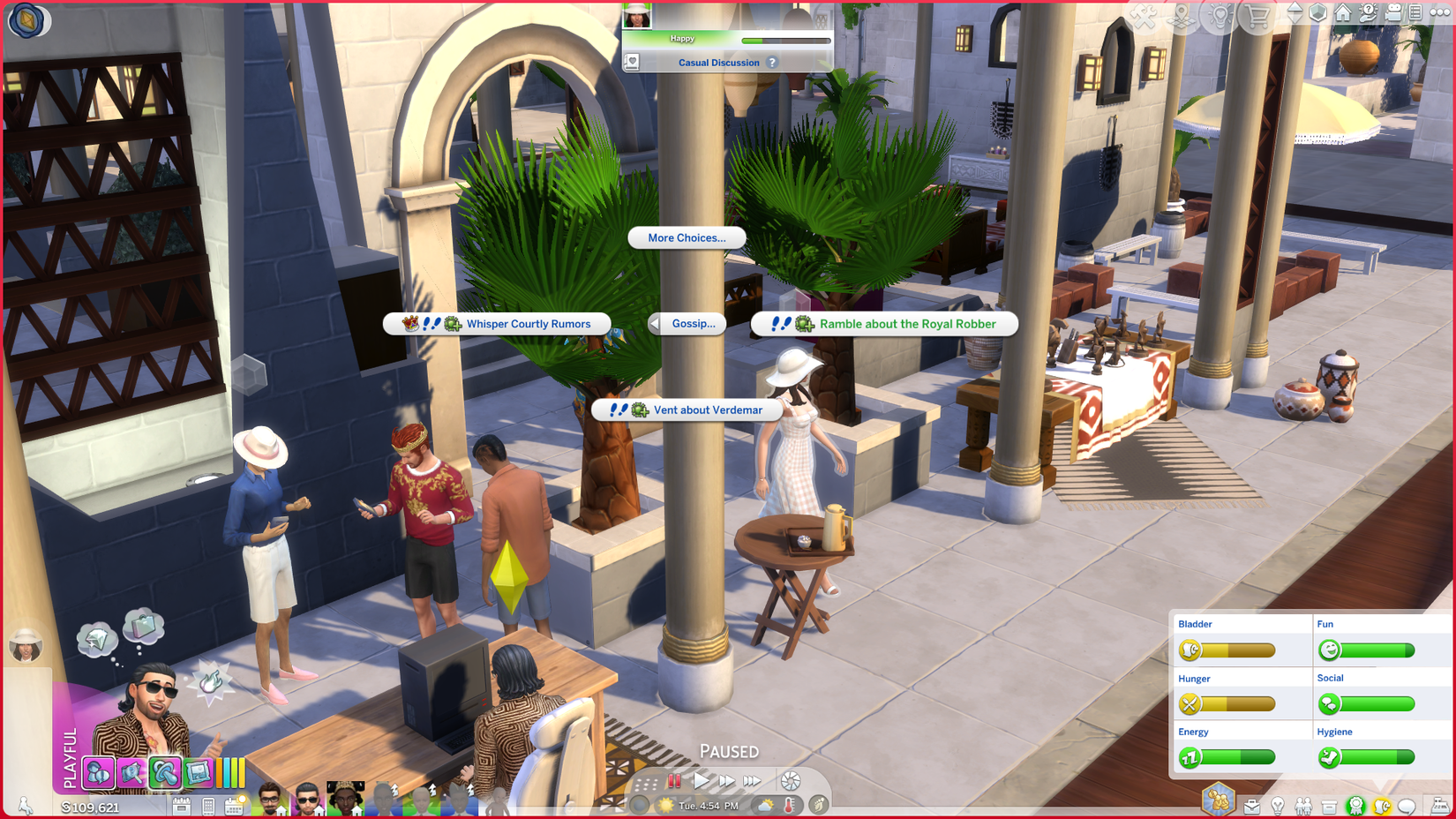The width and height of the screenshot is (1456, 819).
Task: View achievements with the green medal icon
Action: [1355, 806]
